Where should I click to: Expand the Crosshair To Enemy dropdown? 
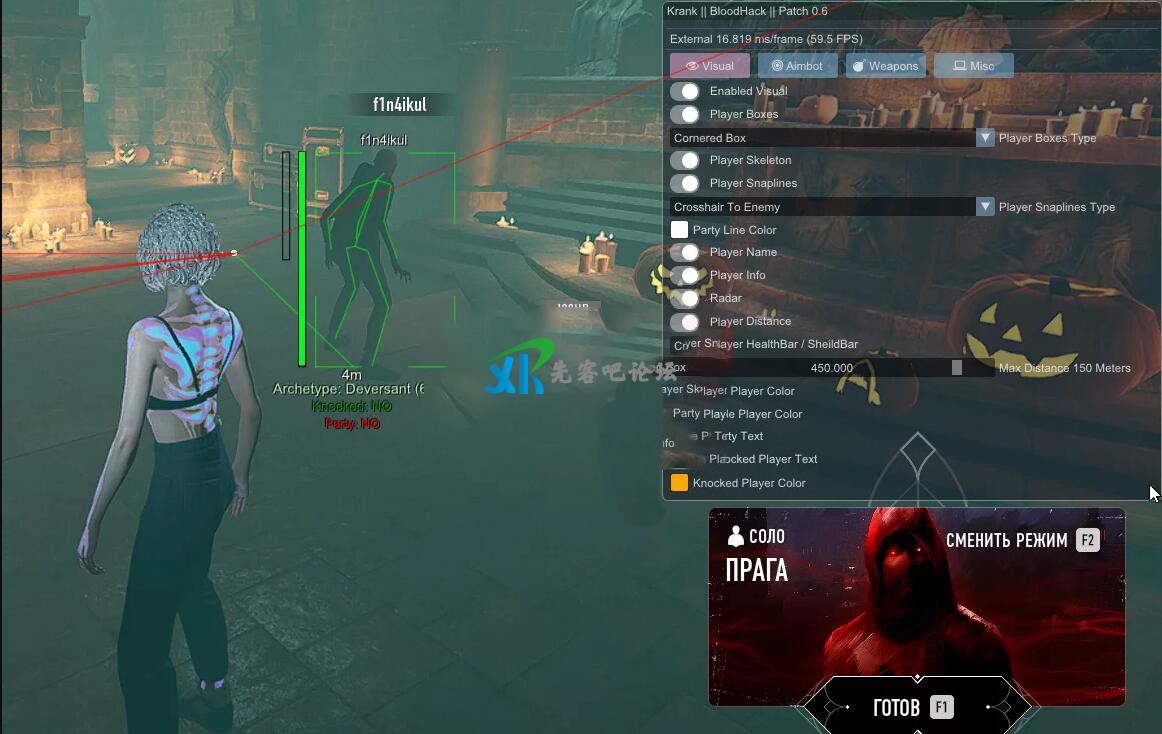point(832,207)
